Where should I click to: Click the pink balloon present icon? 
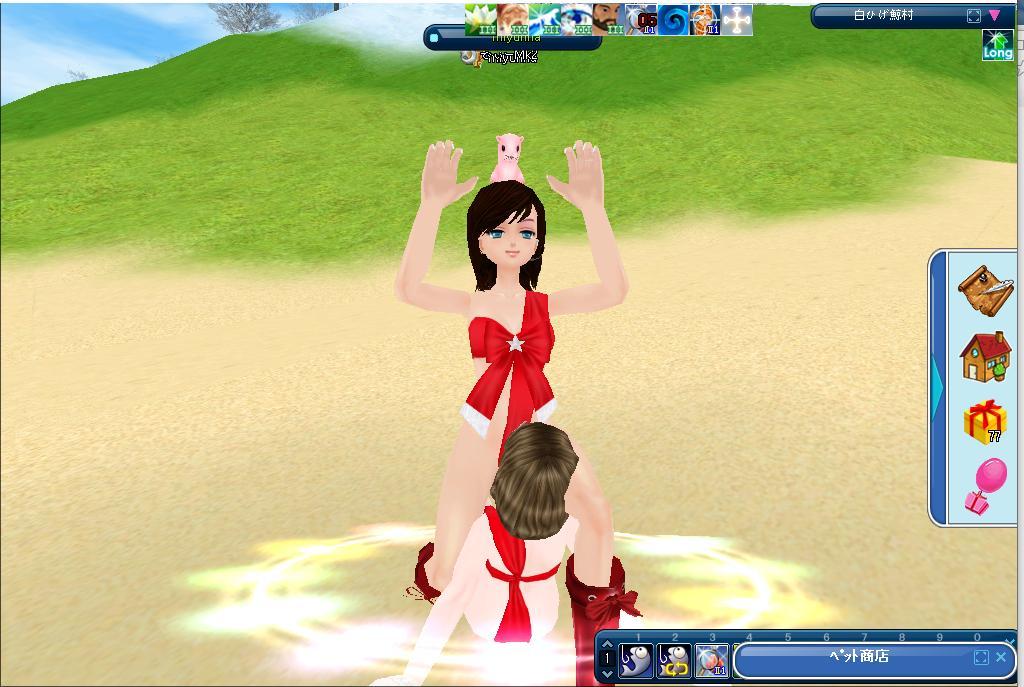985,486
